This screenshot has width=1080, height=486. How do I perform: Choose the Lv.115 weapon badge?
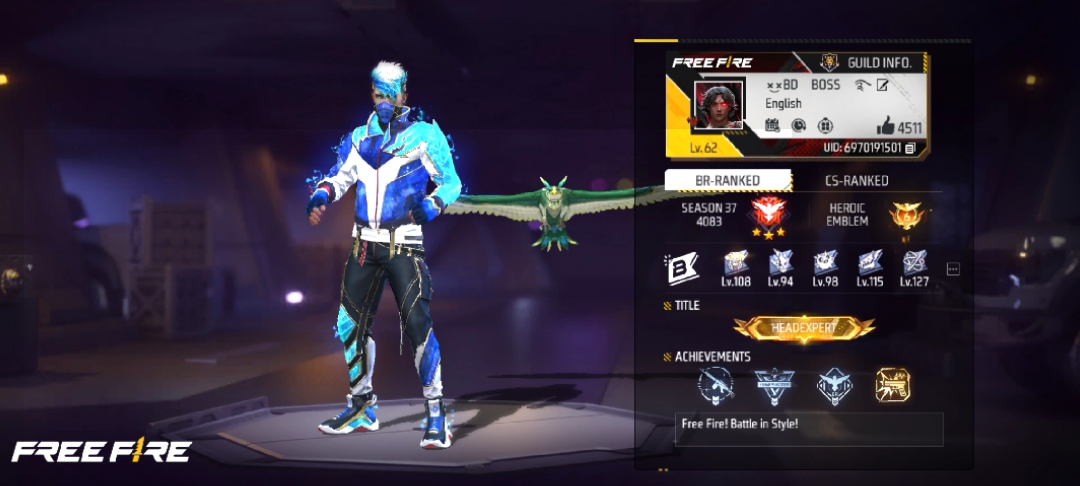pyautogui.click(x=870, y=263)
